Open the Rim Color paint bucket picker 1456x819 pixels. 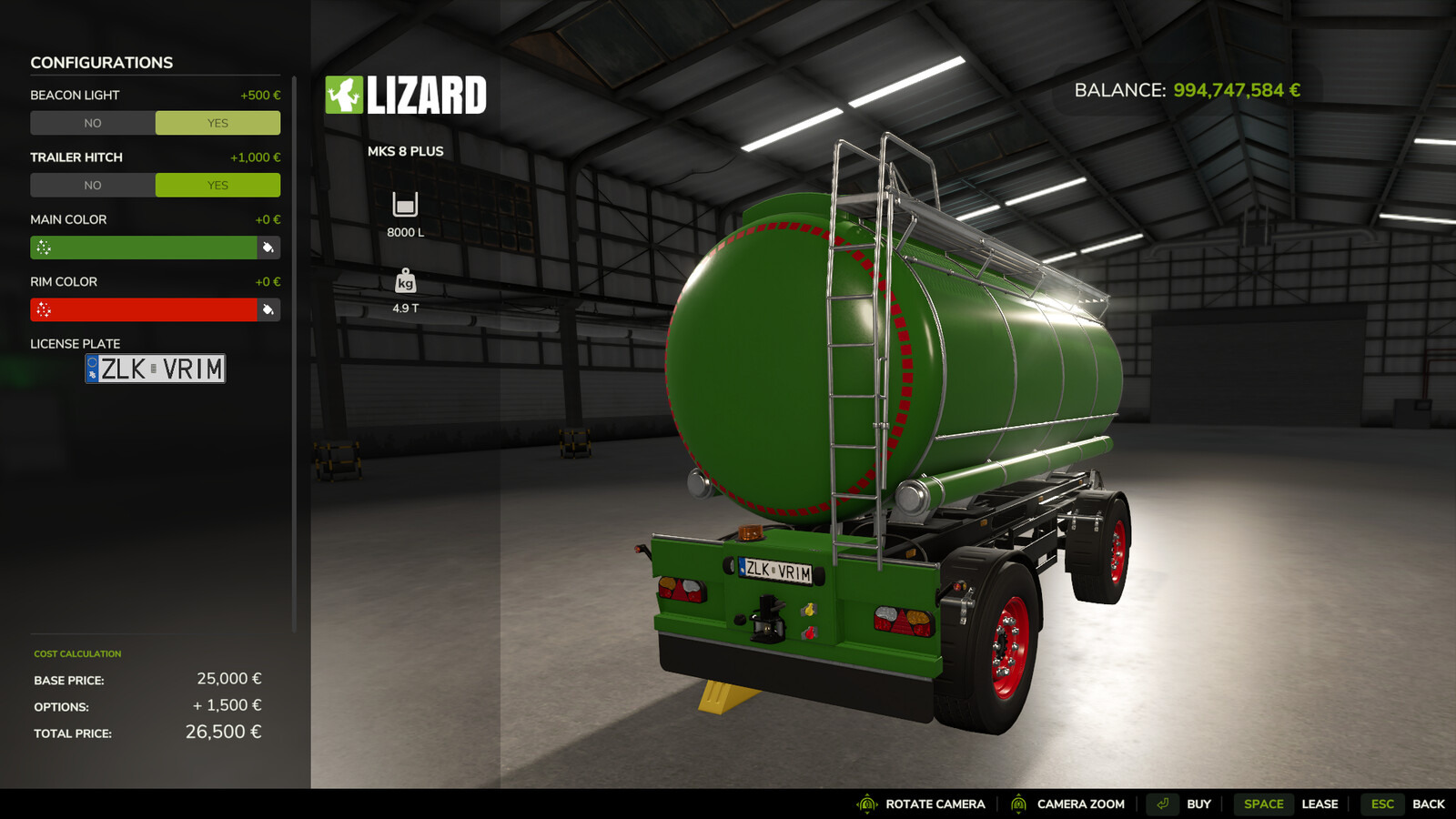270,309
